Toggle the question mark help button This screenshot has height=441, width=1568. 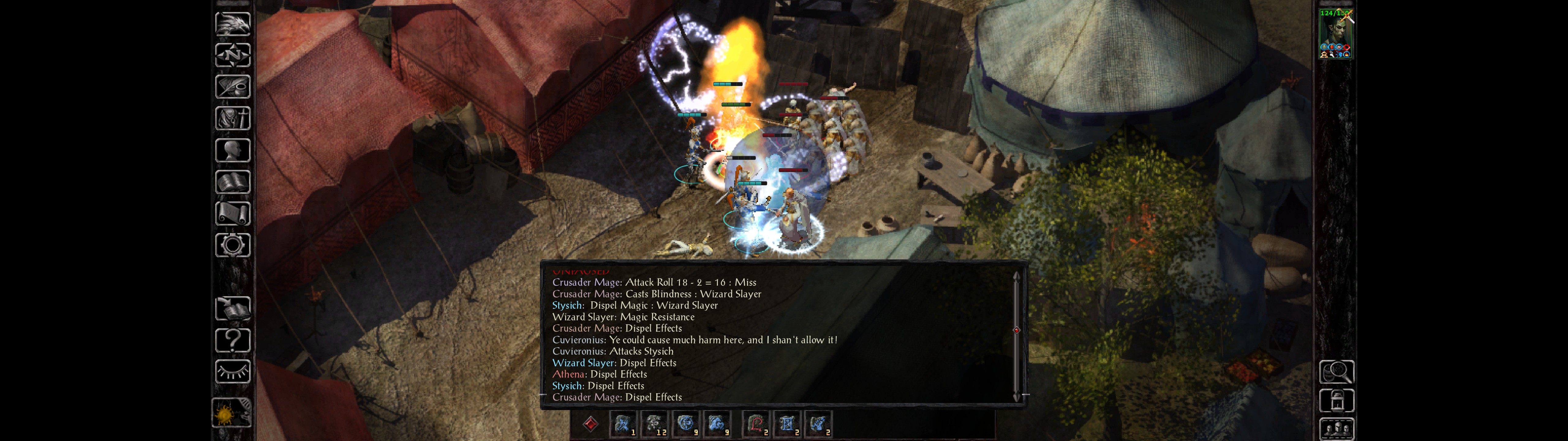tap(232, 341)
